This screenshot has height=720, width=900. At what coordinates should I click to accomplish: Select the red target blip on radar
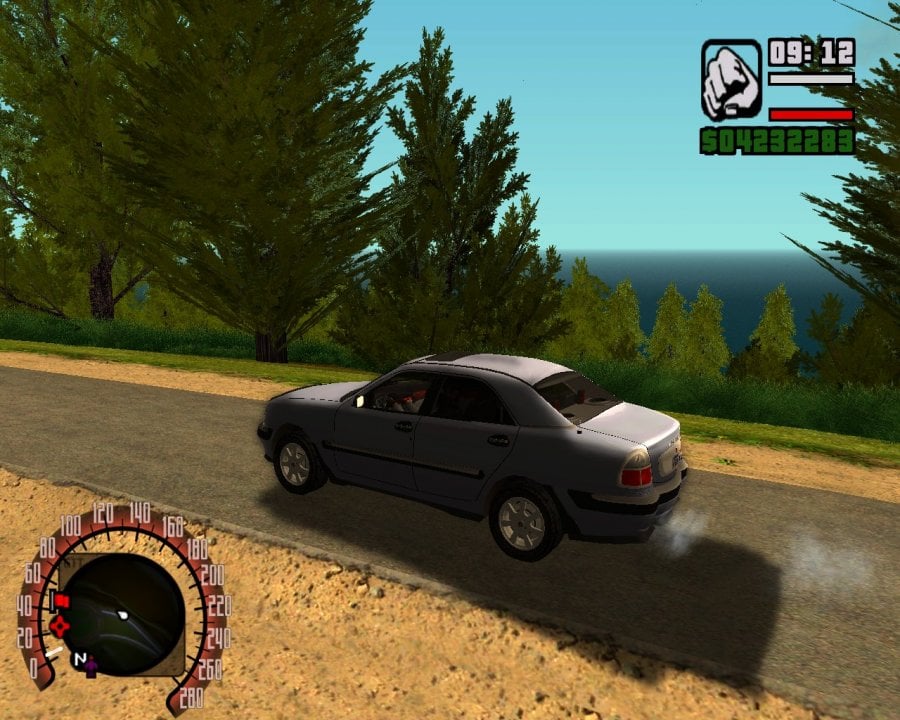click(60, 626)
